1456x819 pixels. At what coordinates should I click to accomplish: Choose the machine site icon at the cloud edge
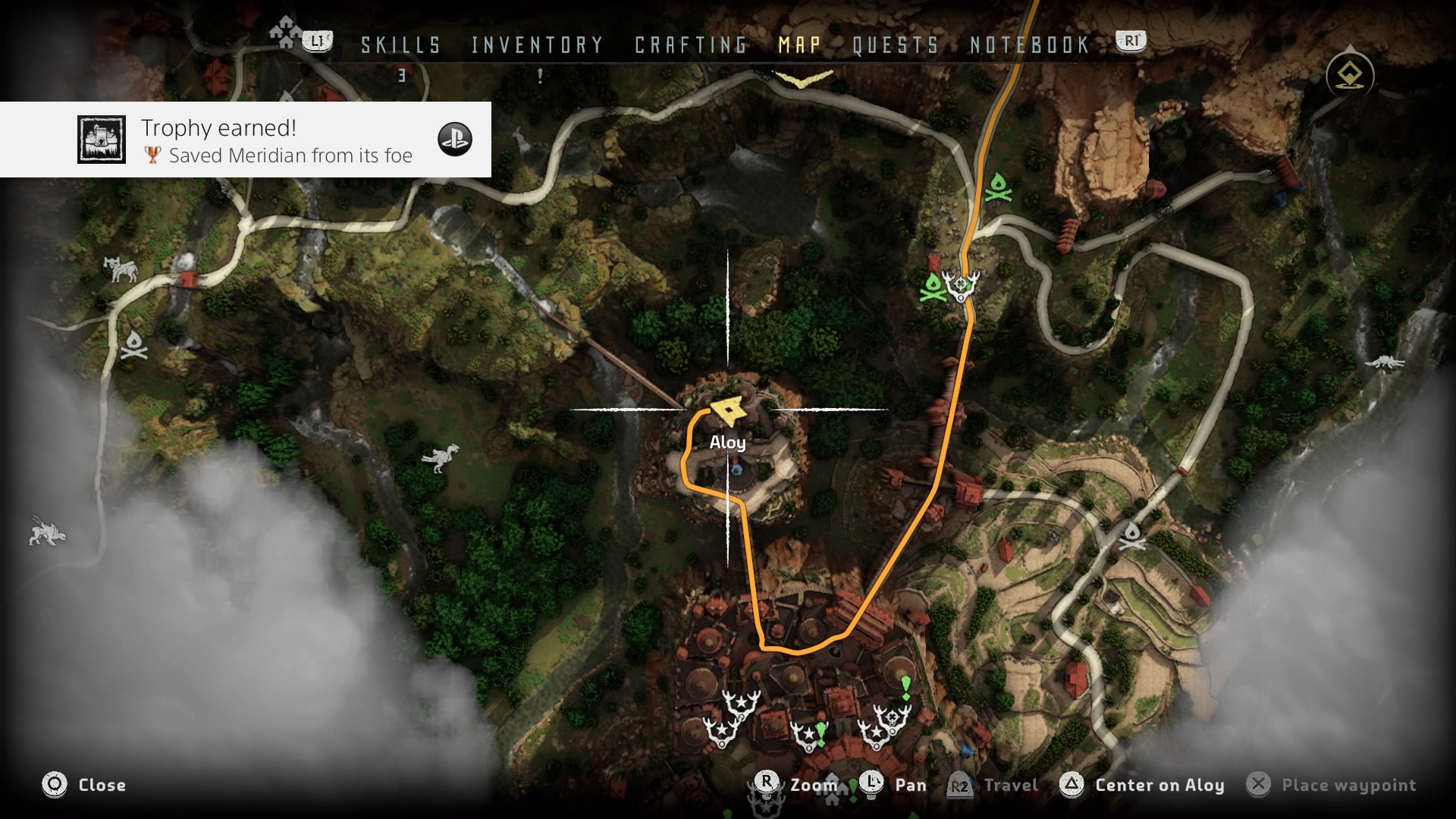coord(47,531)
